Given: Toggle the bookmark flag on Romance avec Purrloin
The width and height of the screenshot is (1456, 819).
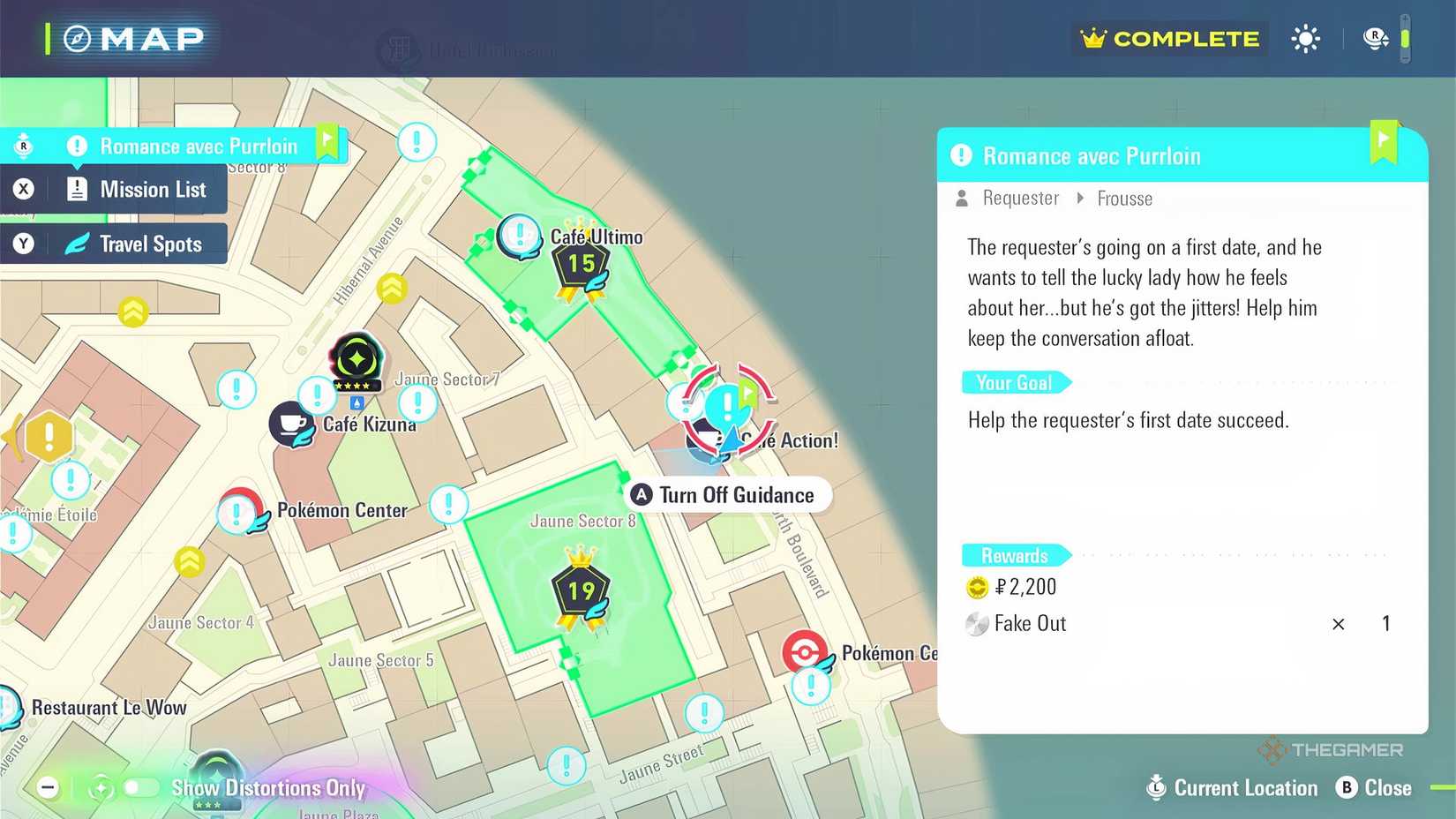Looking at the screenshot, I should [x=1385, y=141].
